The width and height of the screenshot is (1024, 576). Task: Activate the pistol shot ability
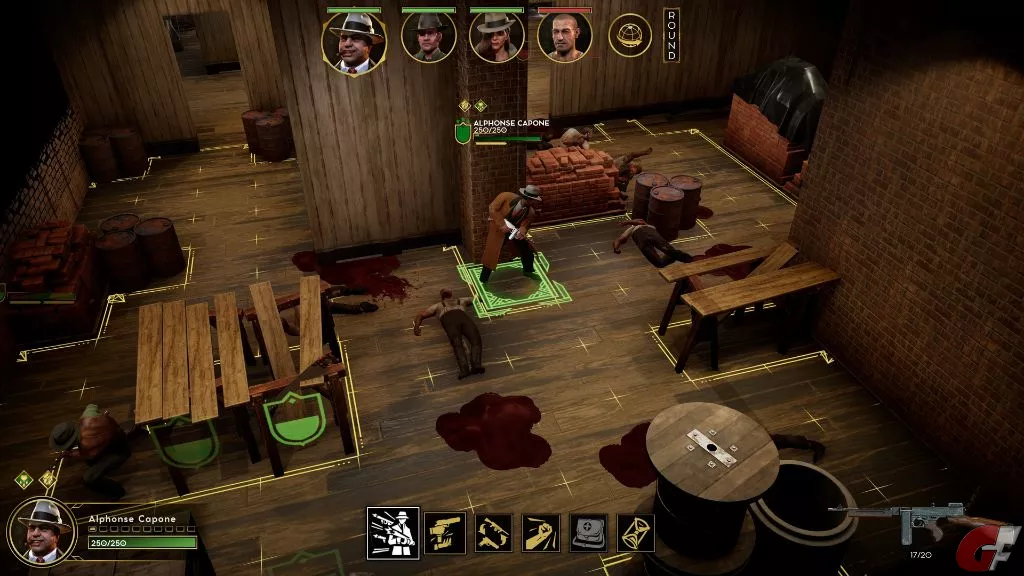click(x=444, y=532)
